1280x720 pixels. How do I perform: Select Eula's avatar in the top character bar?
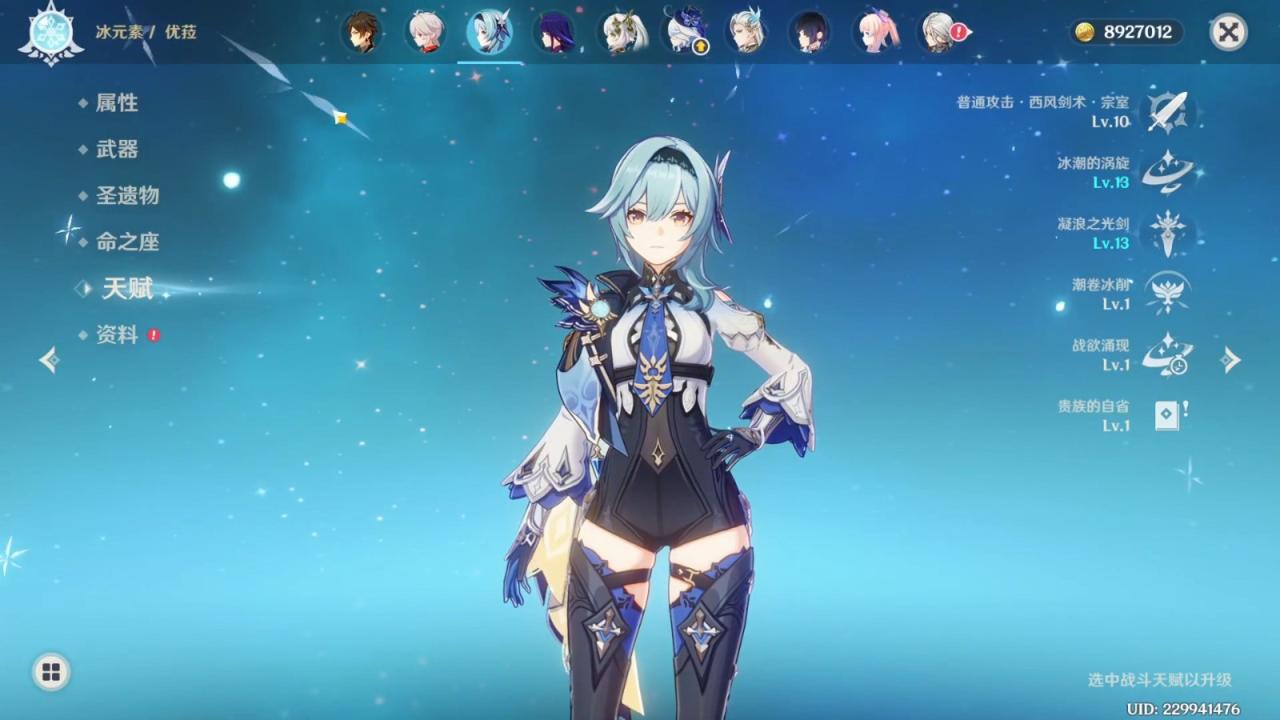489,31
